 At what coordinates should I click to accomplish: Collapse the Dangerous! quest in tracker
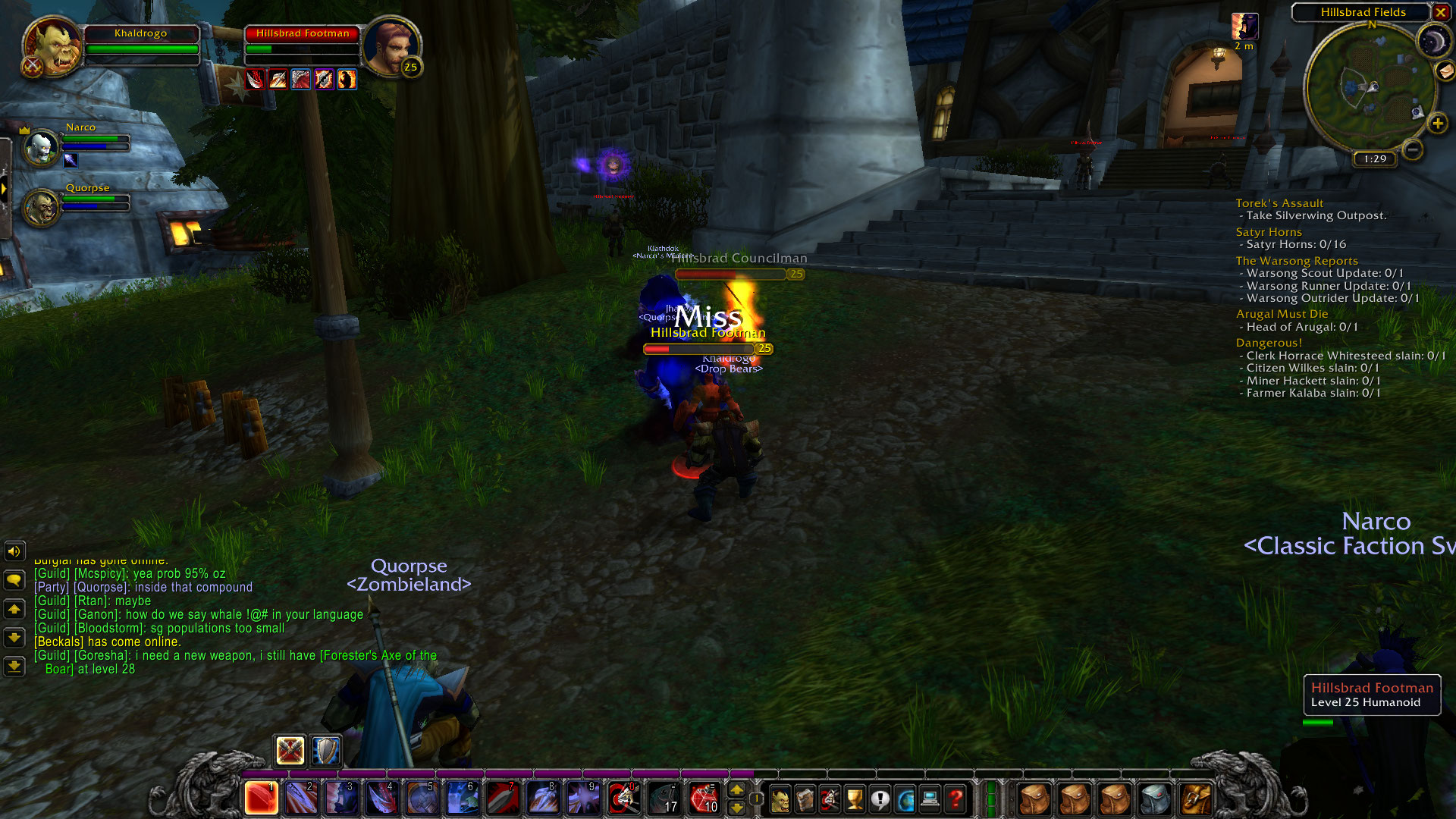[x=1268, y=343]
